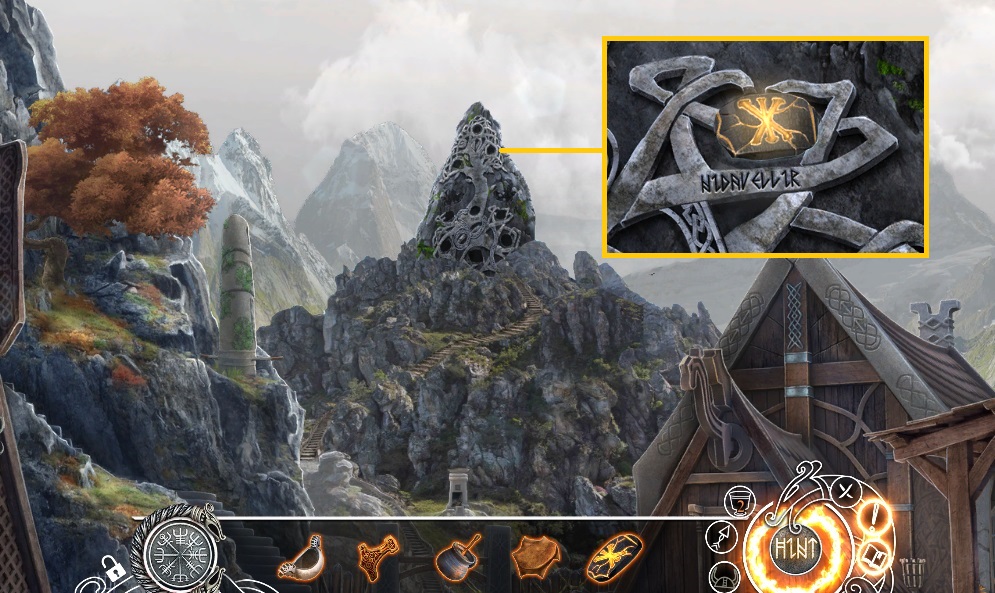Click the arrow icon beside Hint
This screenshot has height=593, width=995.
tap(723, 538)
